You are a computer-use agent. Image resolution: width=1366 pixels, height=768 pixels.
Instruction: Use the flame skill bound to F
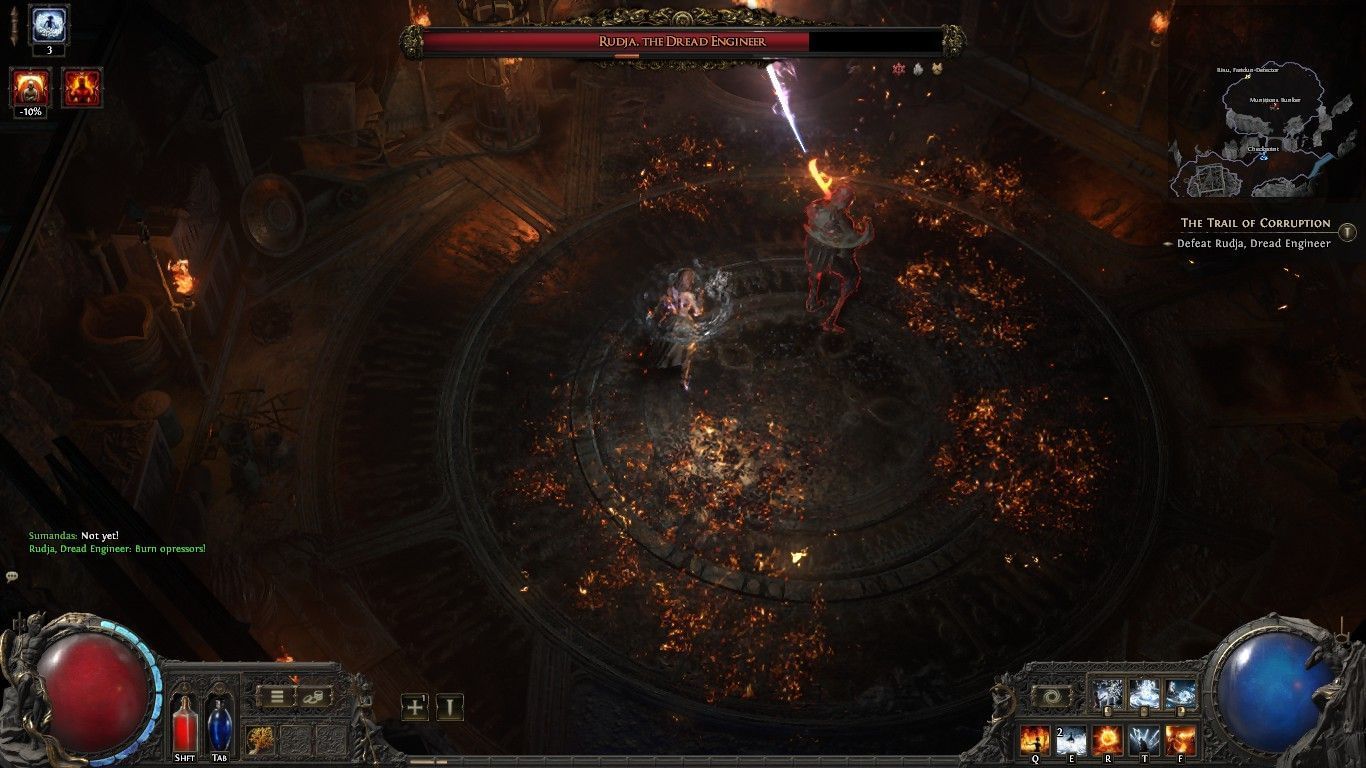coord(1180,739)
